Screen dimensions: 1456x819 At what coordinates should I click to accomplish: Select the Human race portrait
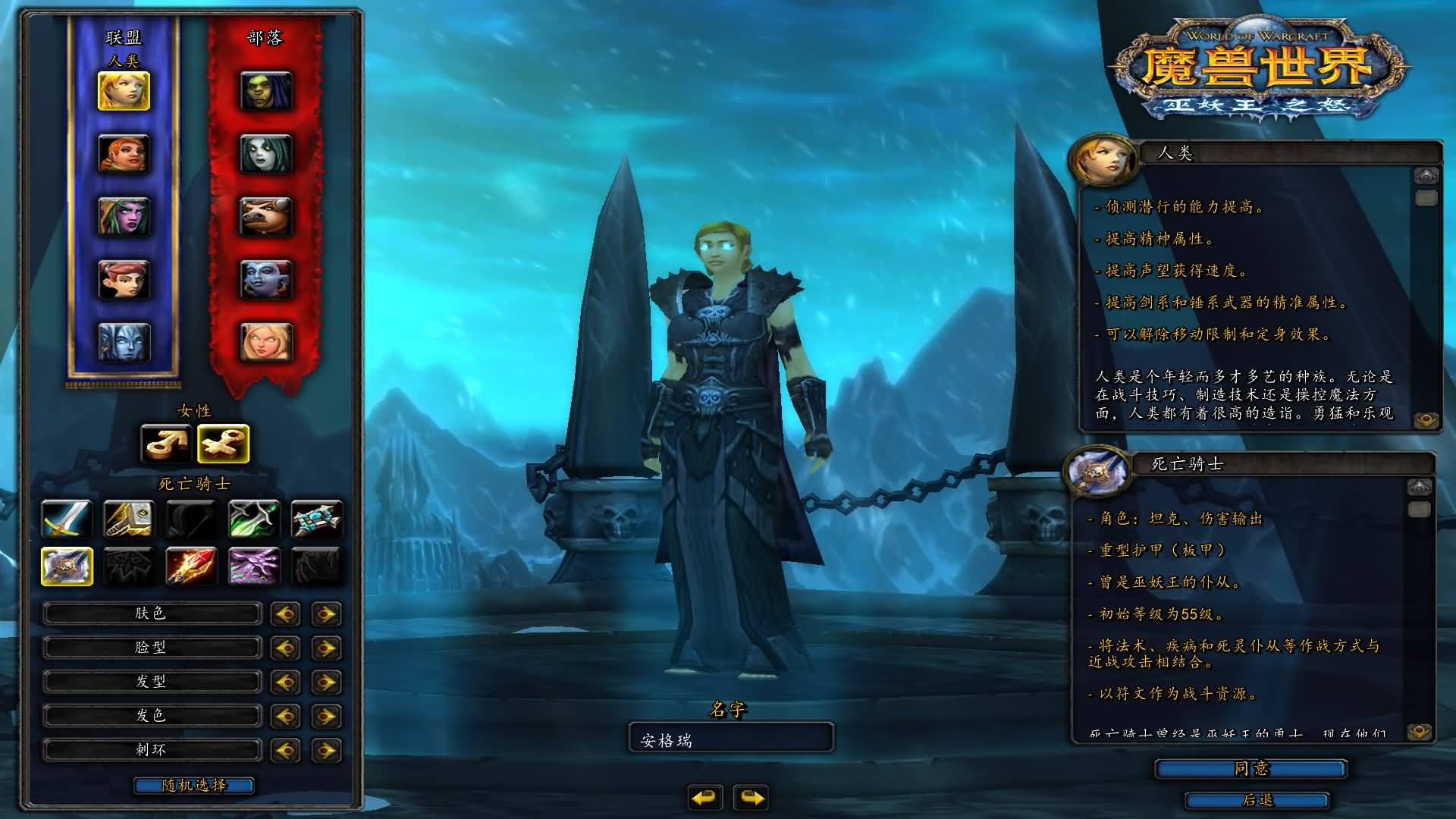click(124, 91)
